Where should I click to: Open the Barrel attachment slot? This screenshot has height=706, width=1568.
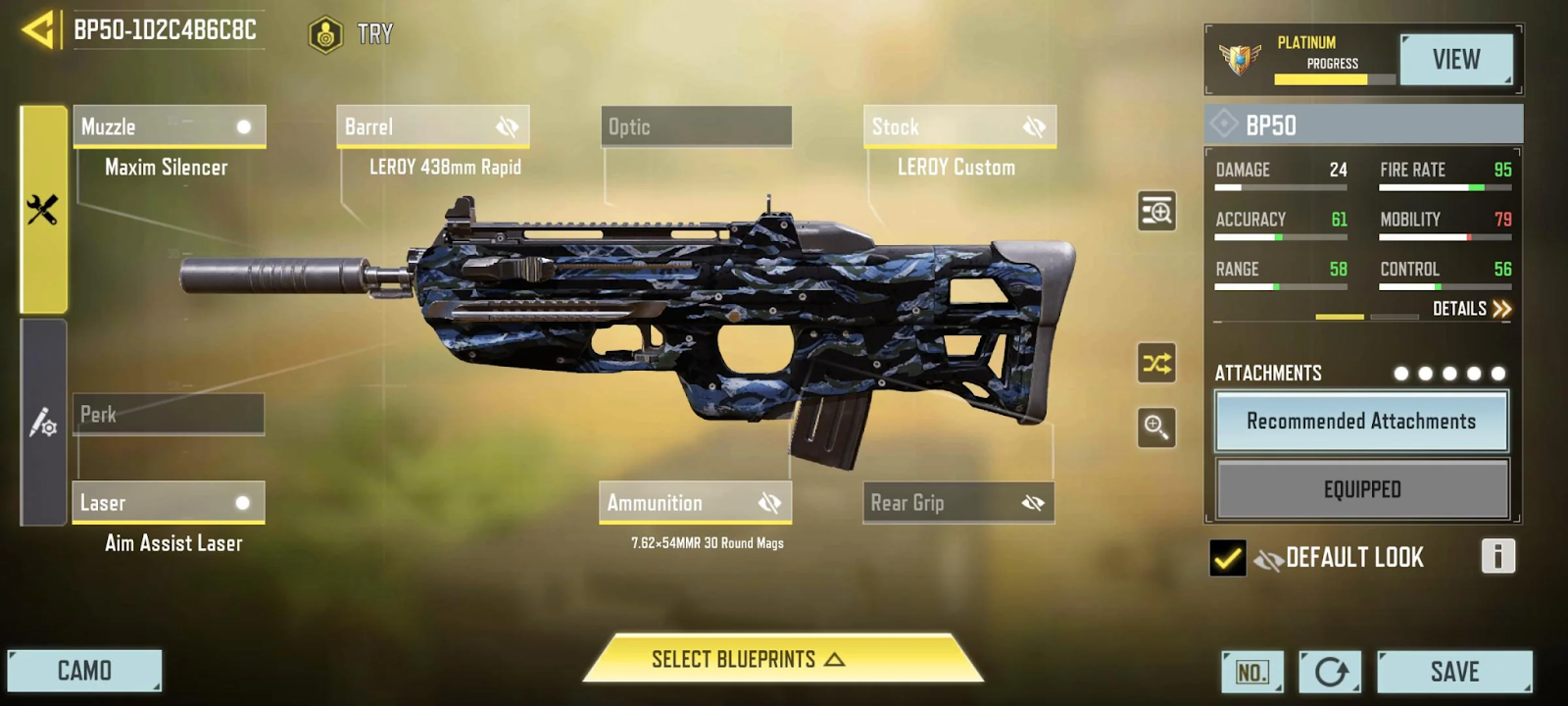(x=432, y=126)
